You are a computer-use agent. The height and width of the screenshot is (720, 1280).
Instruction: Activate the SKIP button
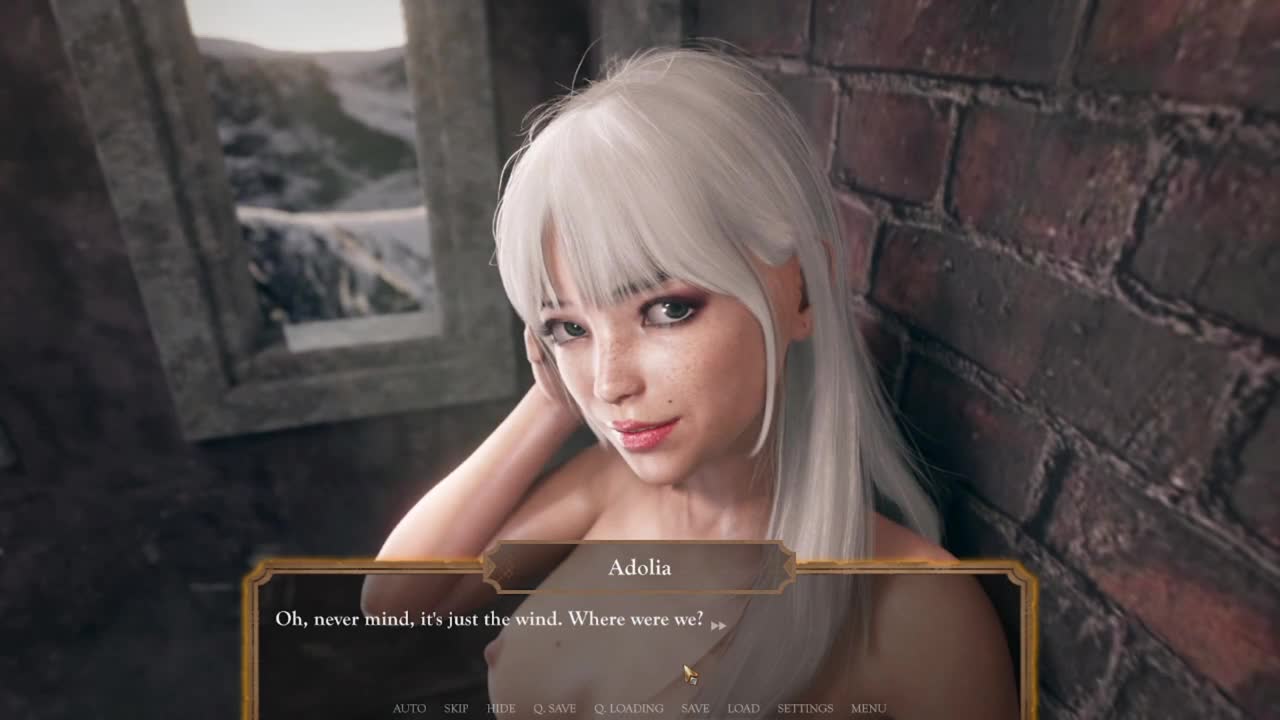[456, 708]
